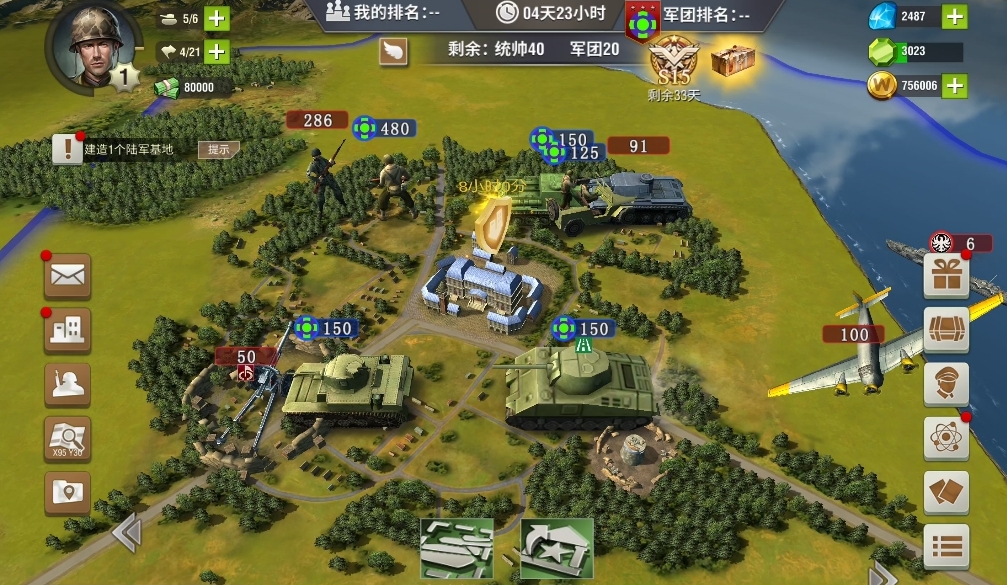Add more diamonds with the plus button
The width and height of the screenshot is (1007, 585).
click(x=955, y=16)
